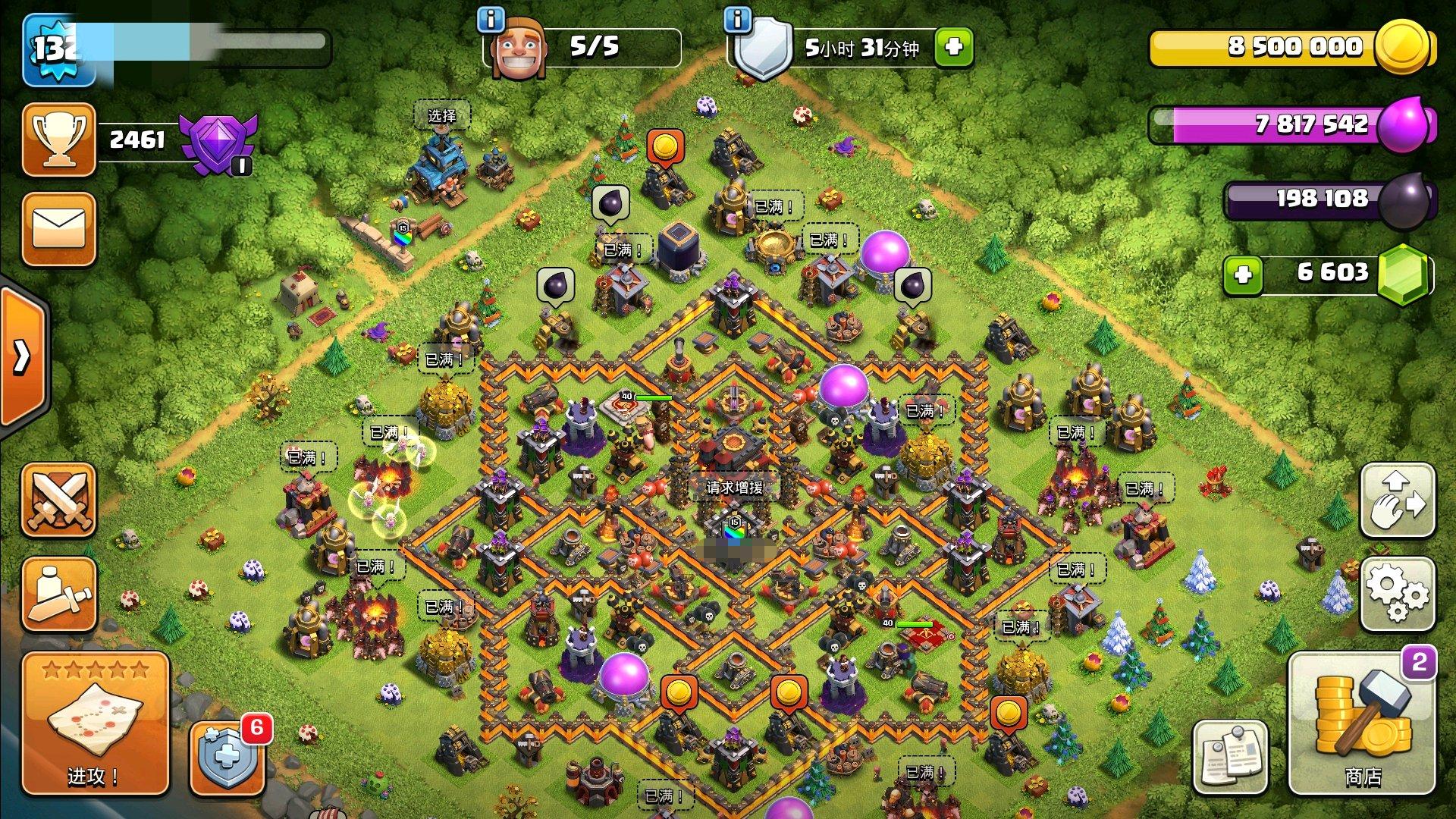Show trophy ranking via trophy button

(x=59, y=140)
